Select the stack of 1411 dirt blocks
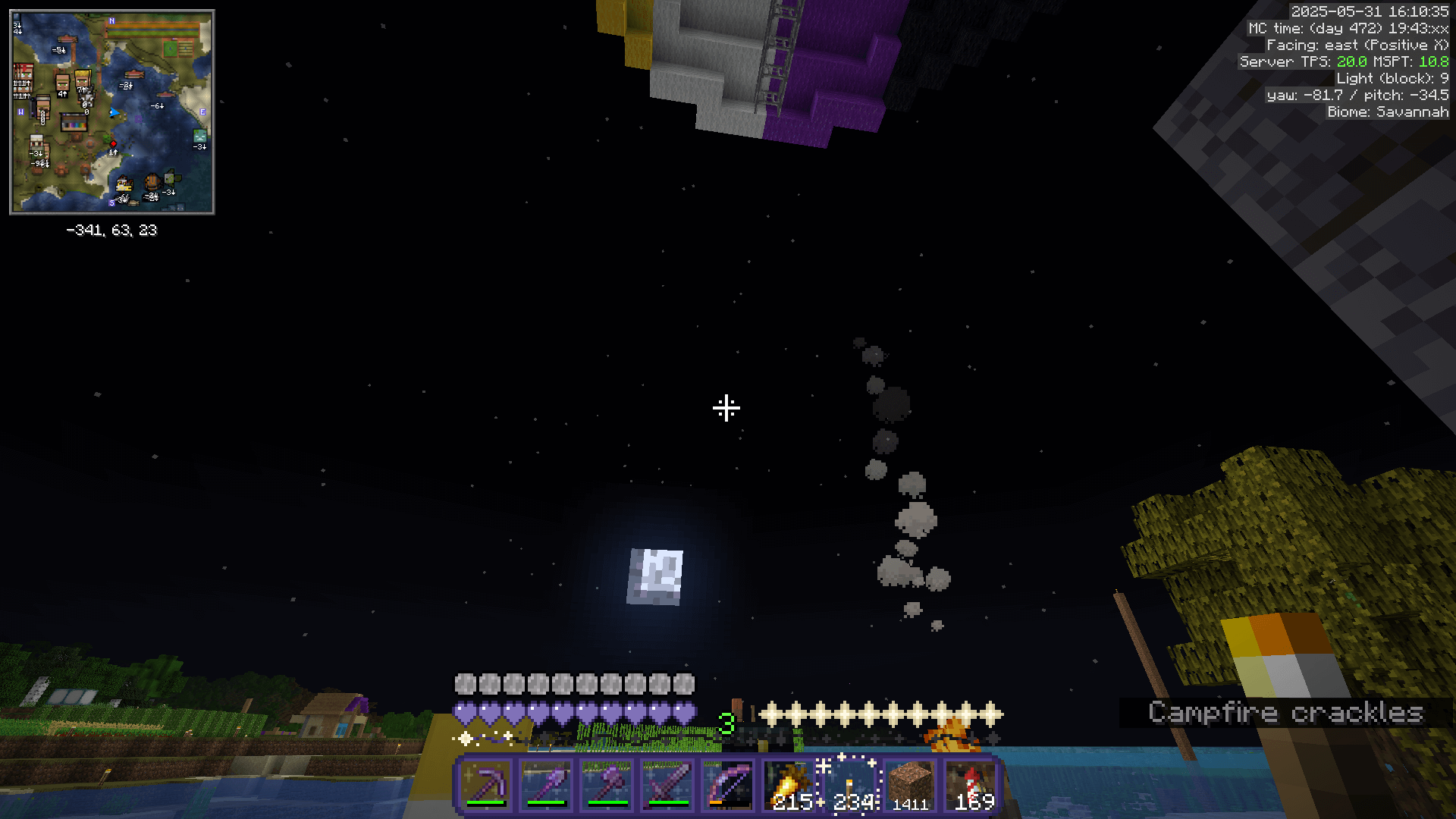Image resolution: width=1456 pixels, height=819 pixels. pos(909,781)
